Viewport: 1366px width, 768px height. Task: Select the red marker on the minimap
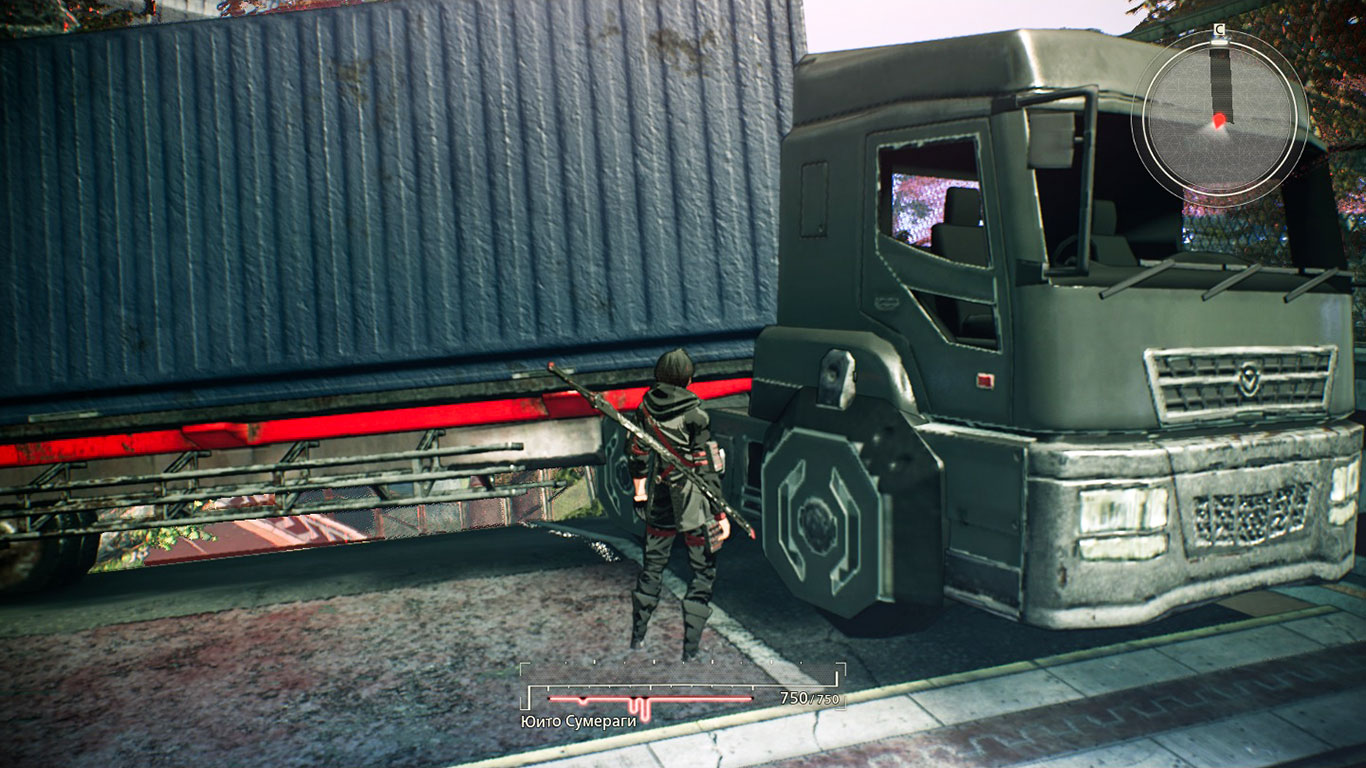tap(1219, 121)
